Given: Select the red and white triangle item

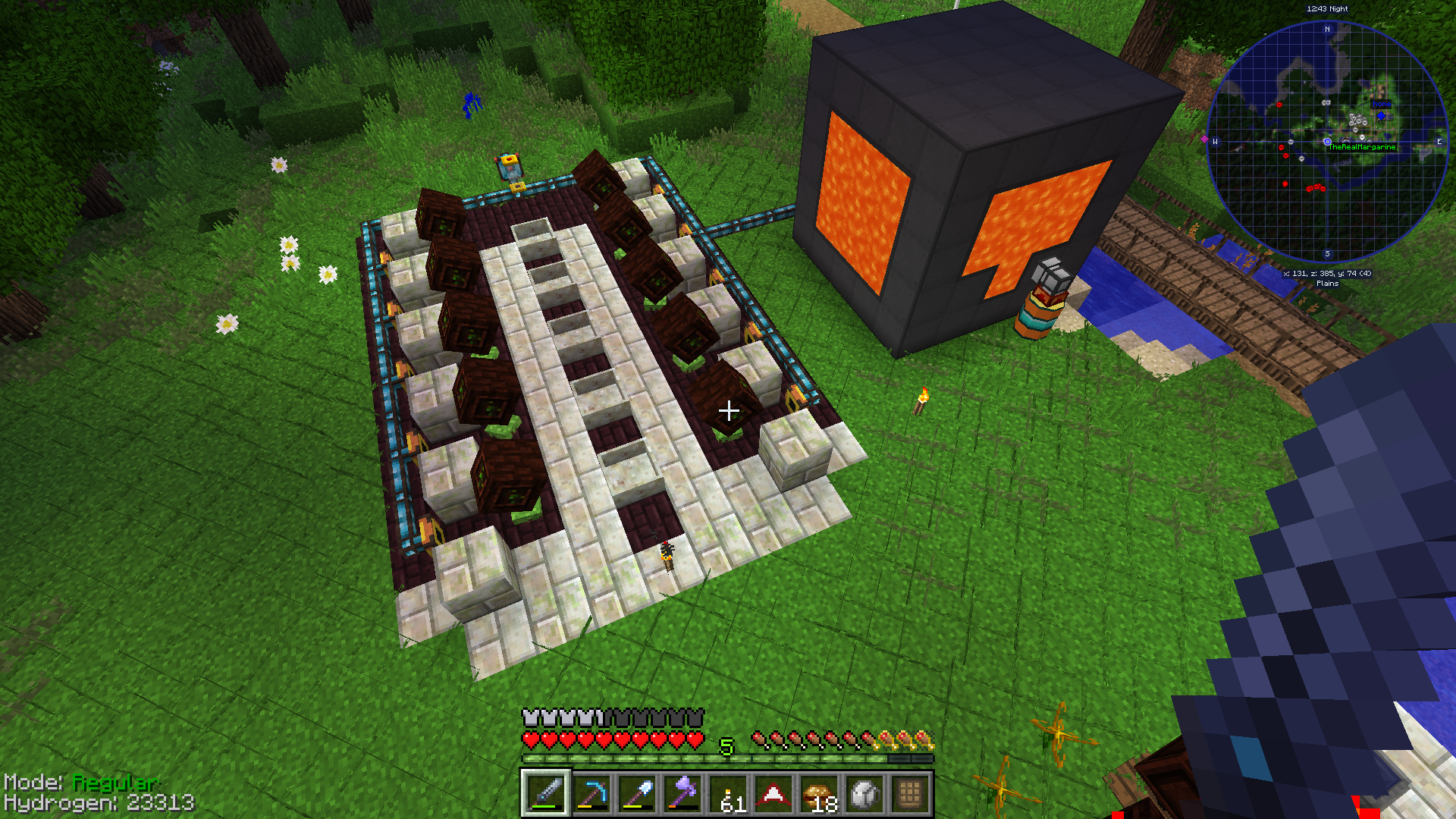Looking at the screenshot, I should (x=773, y=794).
